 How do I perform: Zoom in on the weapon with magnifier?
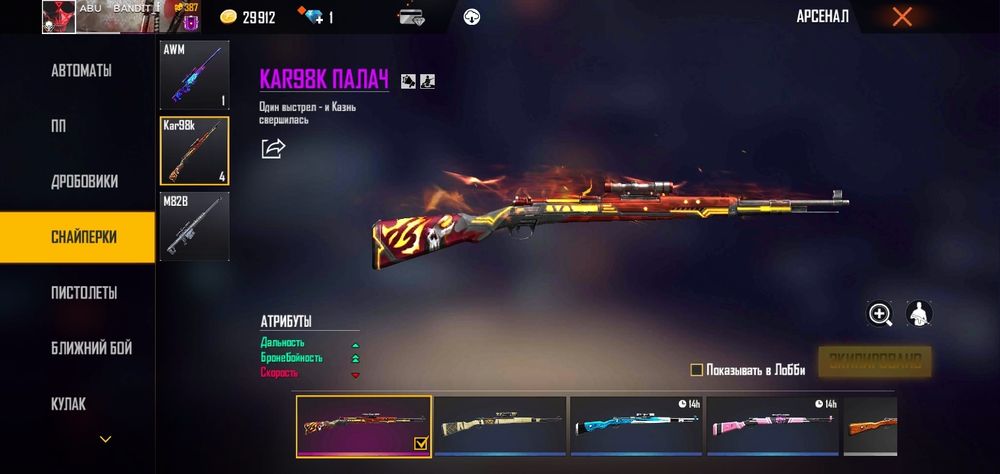pyautogui.click(x=880, y=314)
